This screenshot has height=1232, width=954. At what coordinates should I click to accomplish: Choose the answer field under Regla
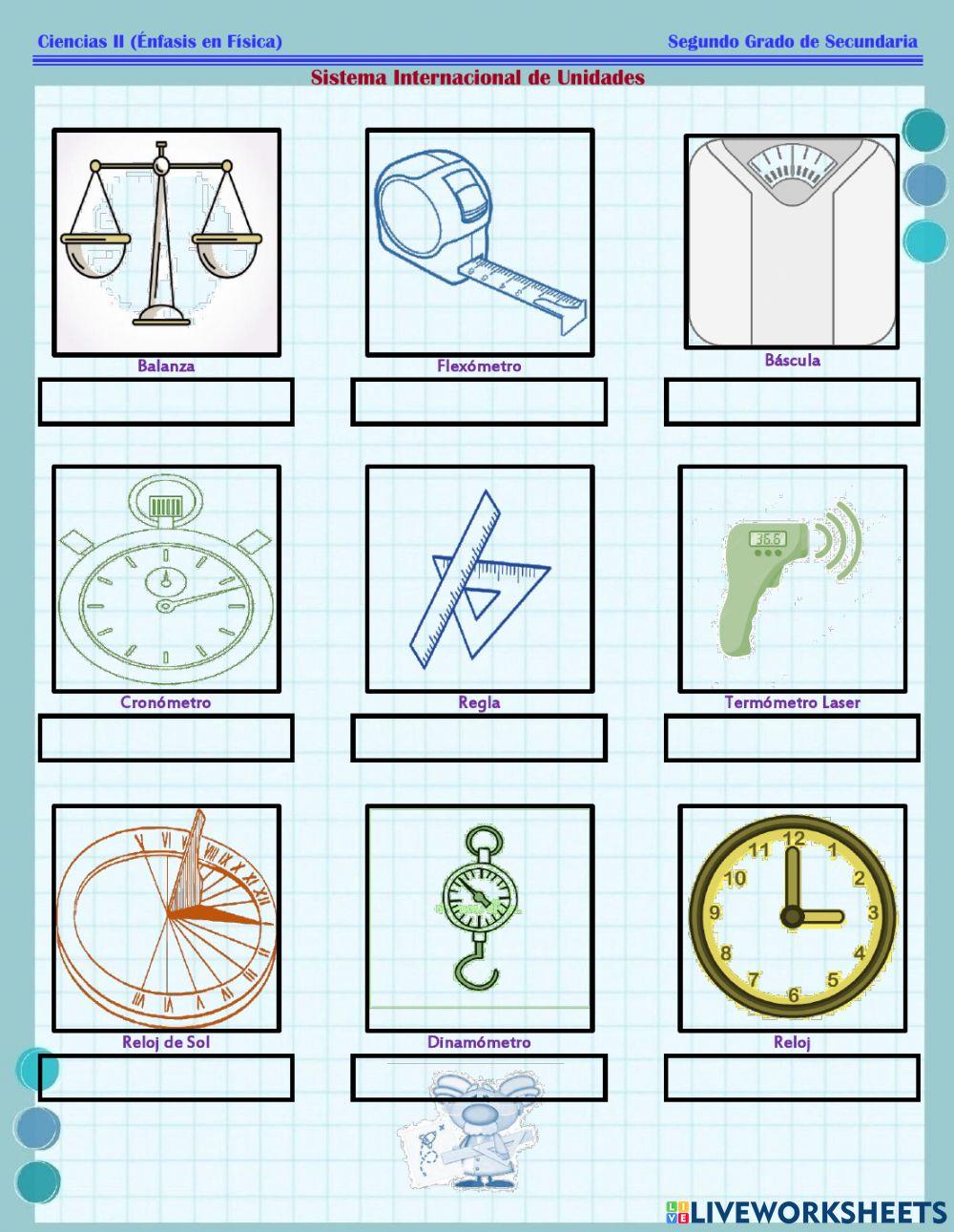tap(479, 739)
